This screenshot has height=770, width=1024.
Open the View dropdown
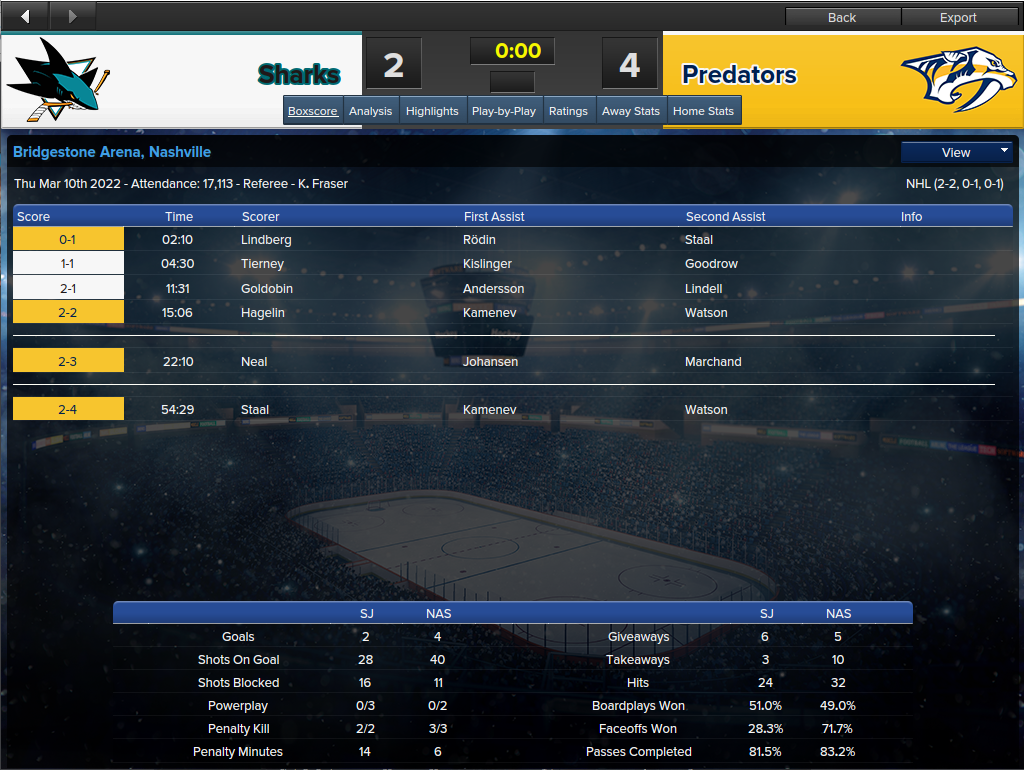pyautogui.click(x=957, y=152)
